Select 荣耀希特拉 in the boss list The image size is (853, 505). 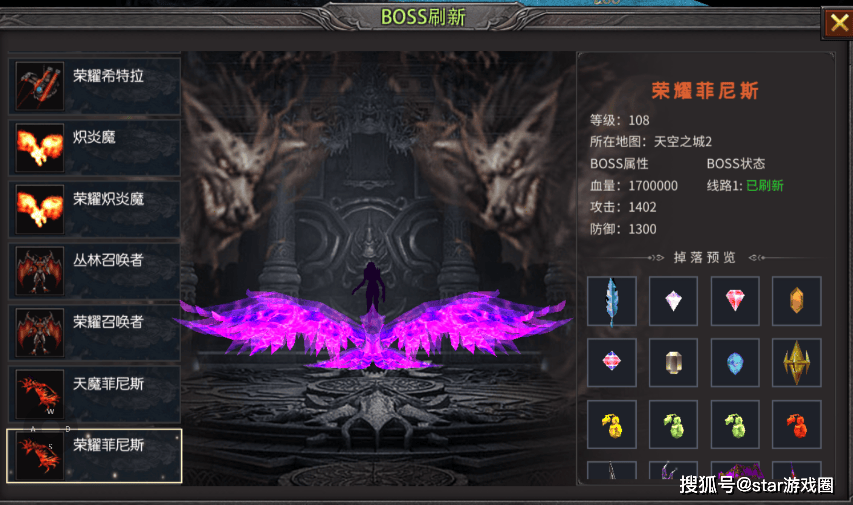point(95,86)
